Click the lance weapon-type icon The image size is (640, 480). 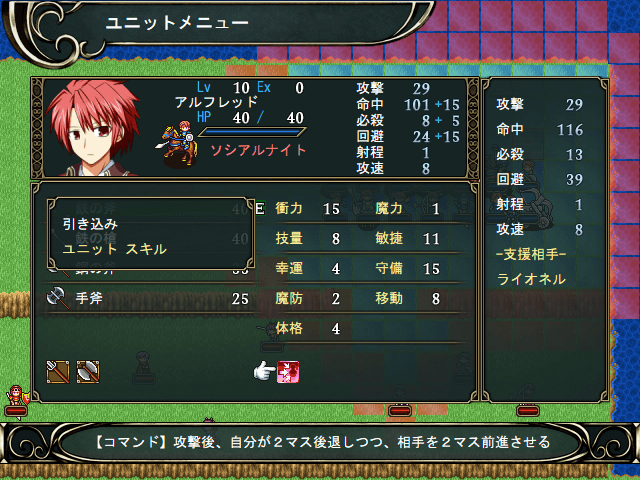tap(58, 371)
